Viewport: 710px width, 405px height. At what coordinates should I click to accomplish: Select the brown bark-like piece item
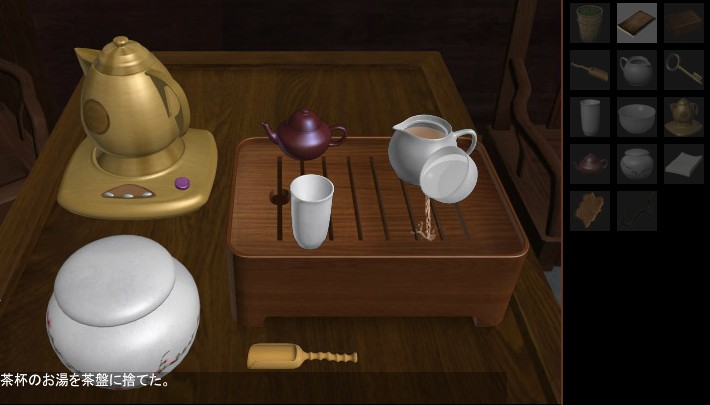pos(590,211)
